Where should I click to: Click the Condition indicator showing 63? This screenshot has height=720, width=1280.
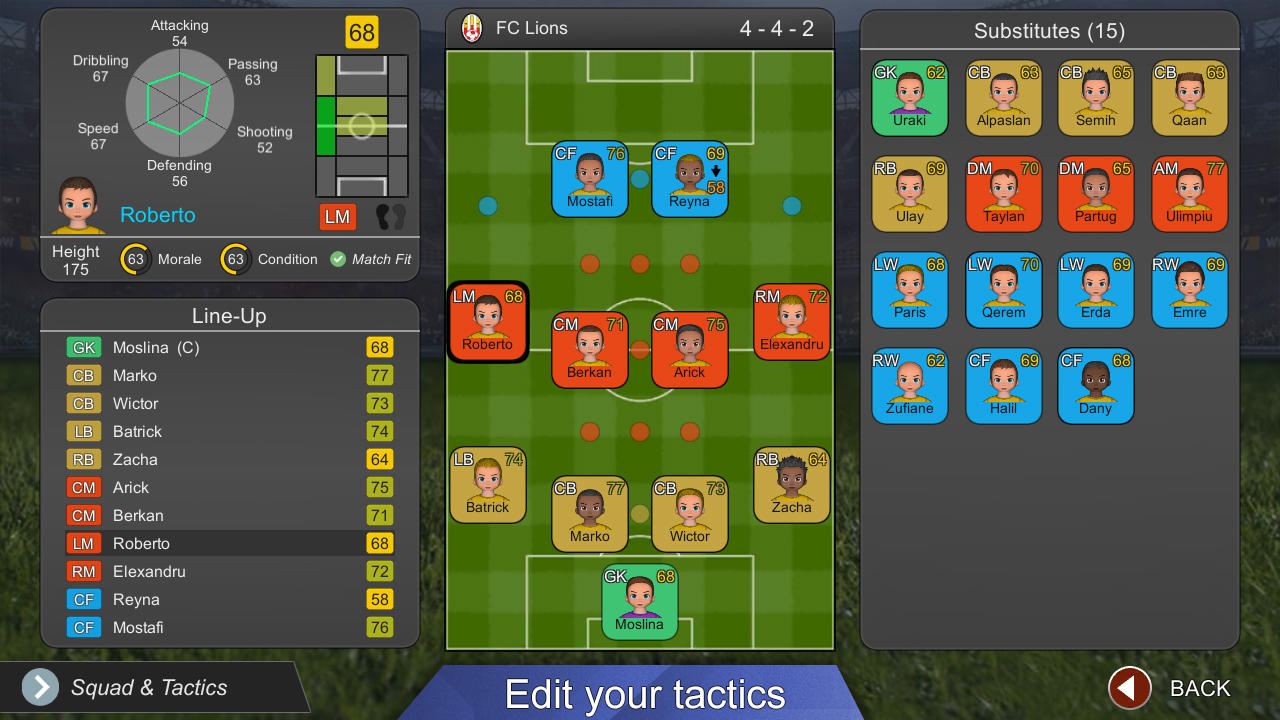click(x=236, y=259)
